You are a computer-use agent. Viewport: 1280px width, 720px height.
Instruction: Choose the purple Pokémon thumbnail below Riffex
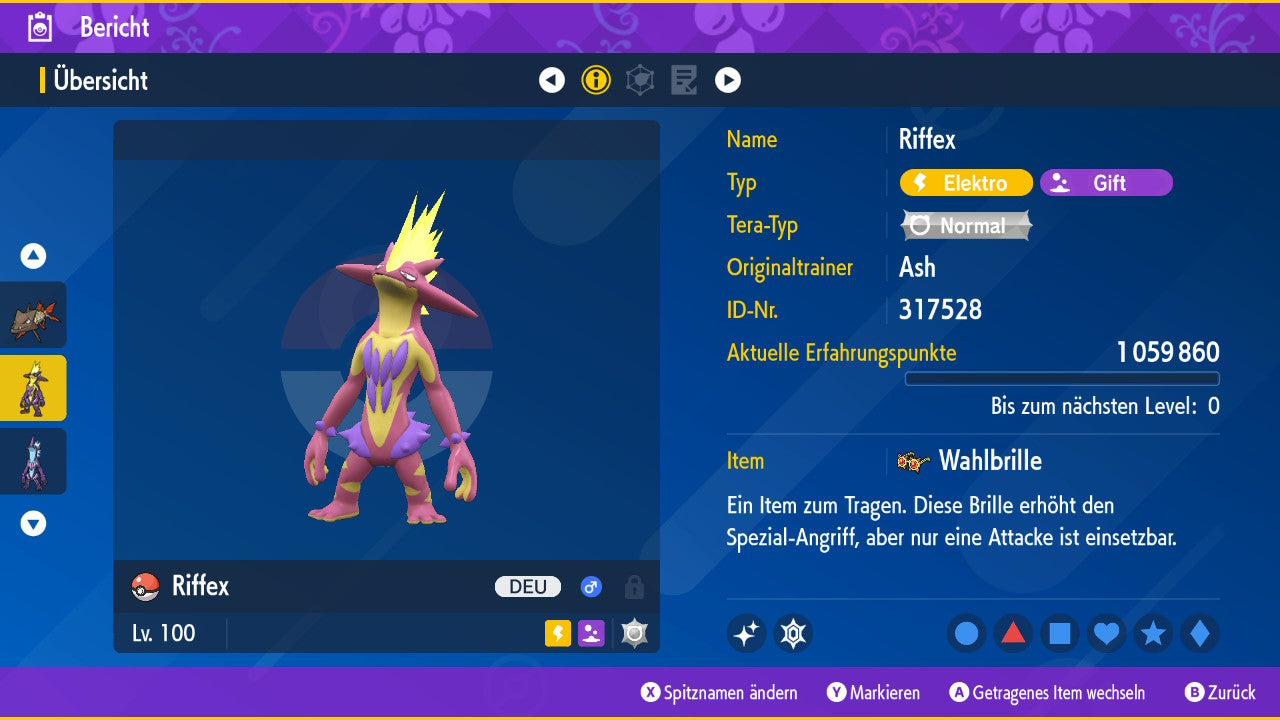tap(33, 461)
